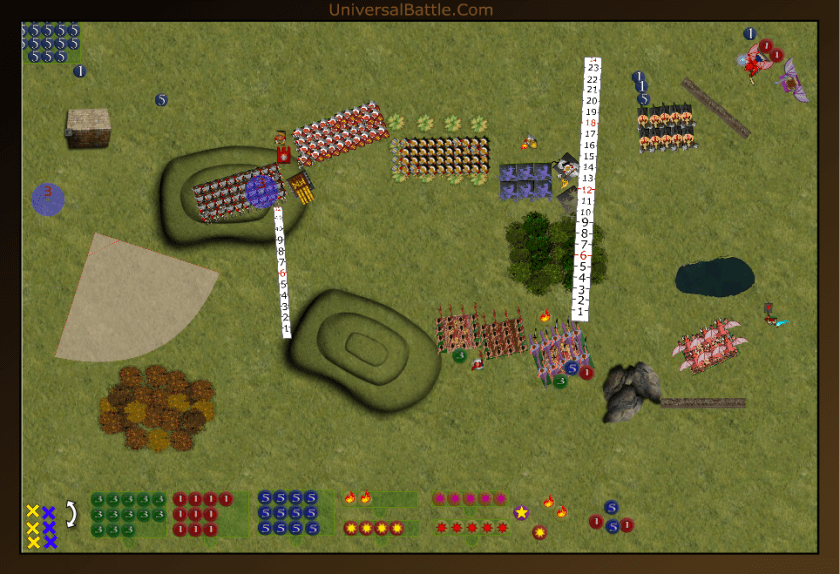Click the white rotate arrows icon
The height and width of the screenshot is (574, 840).
click(71, 514)
